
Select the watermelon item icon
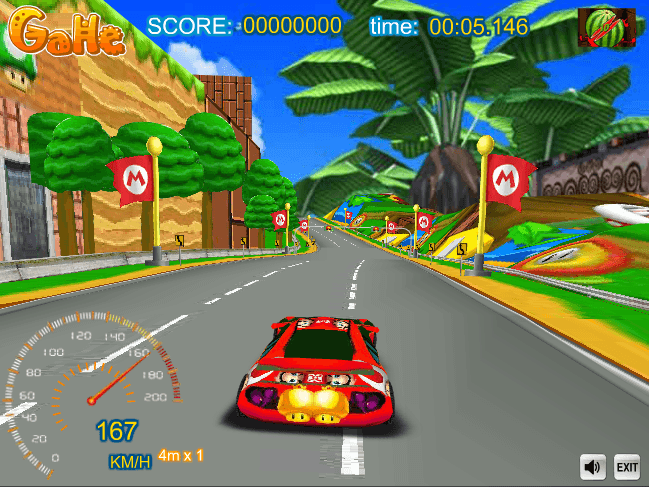pyautogui.click(x=606, y=27)
